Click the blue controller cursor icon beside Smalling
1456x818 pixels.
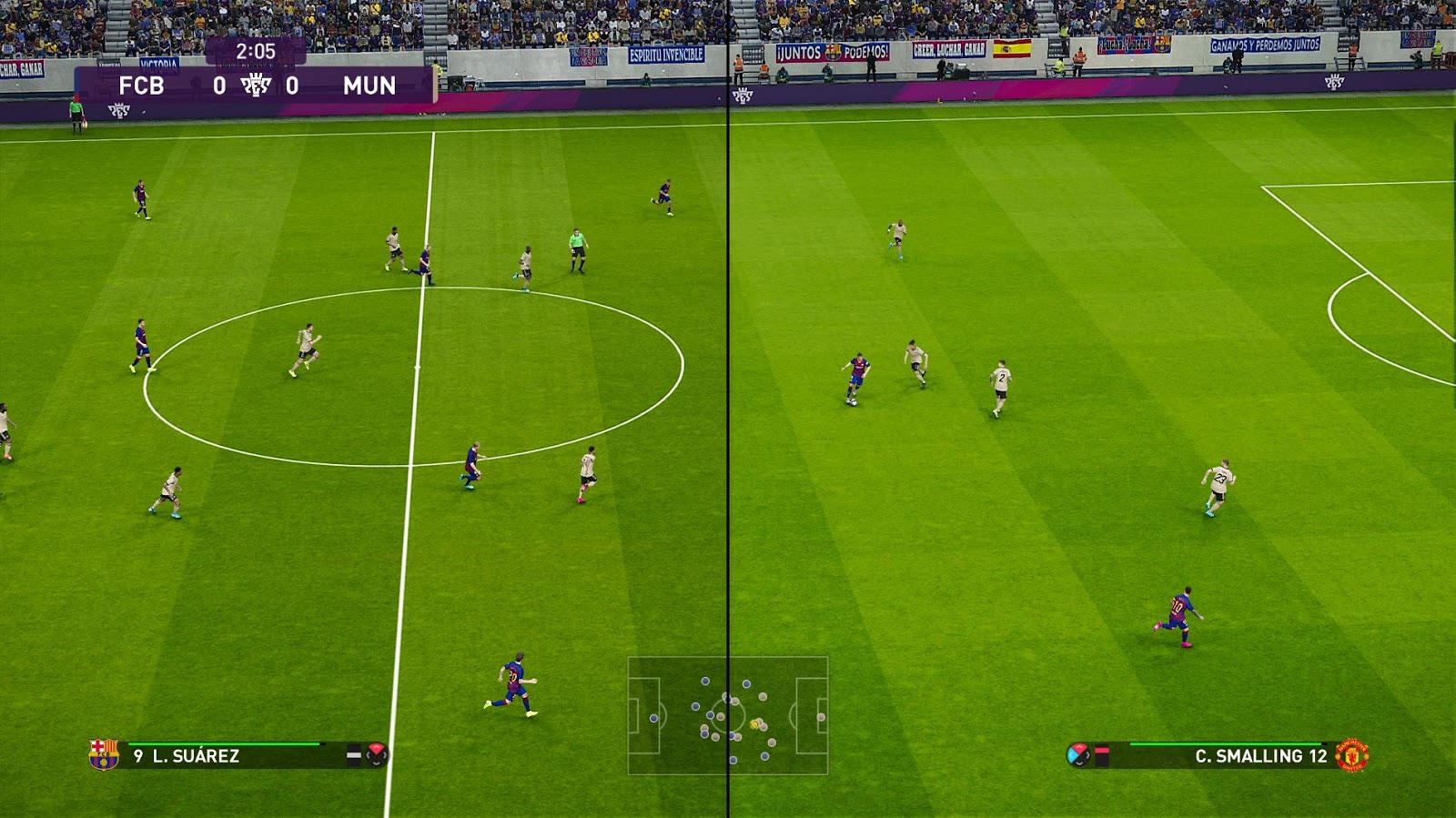click(1079, 754)
